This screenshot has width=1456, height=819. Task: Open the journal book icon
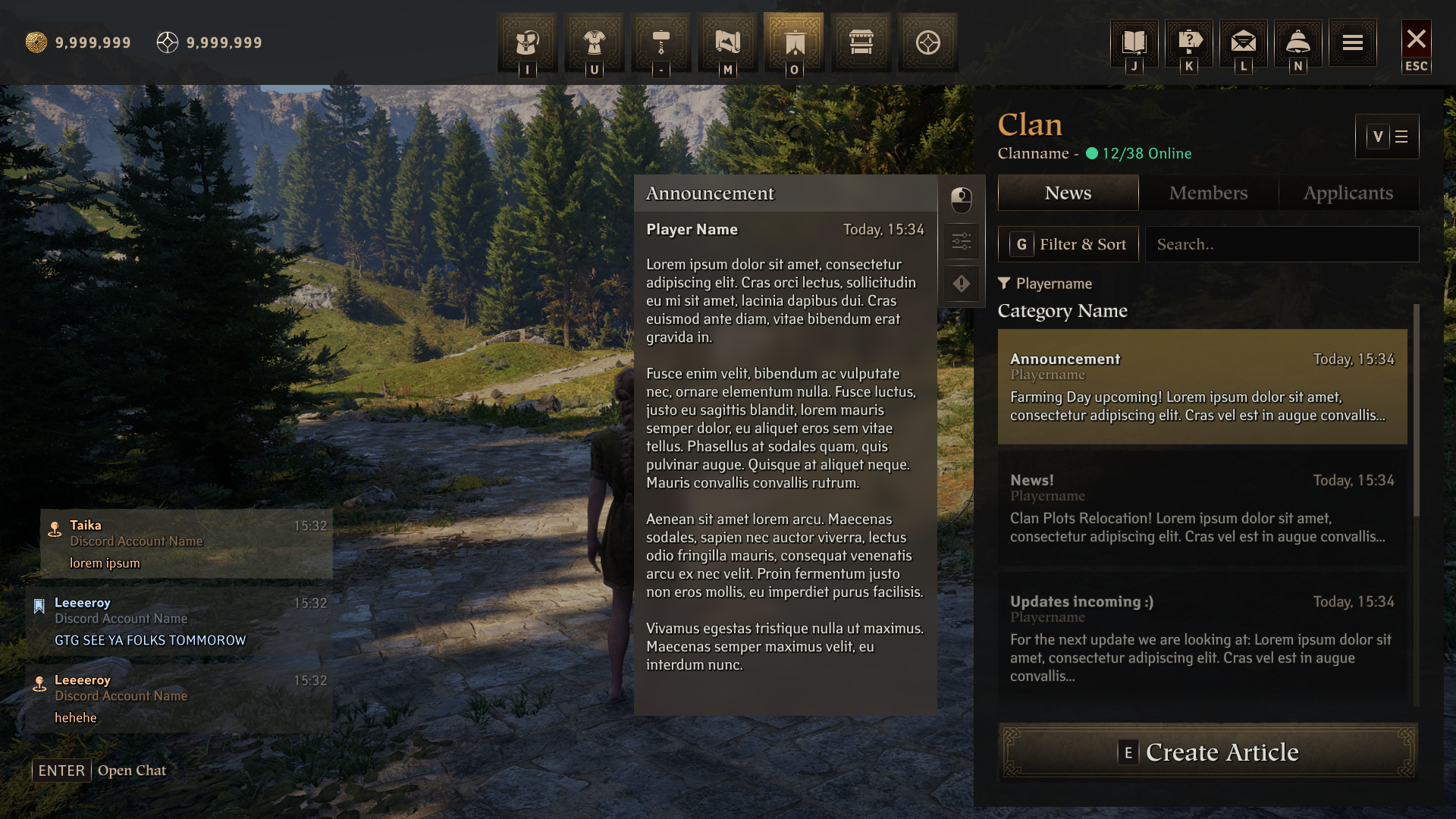[x=1134, y=42]
